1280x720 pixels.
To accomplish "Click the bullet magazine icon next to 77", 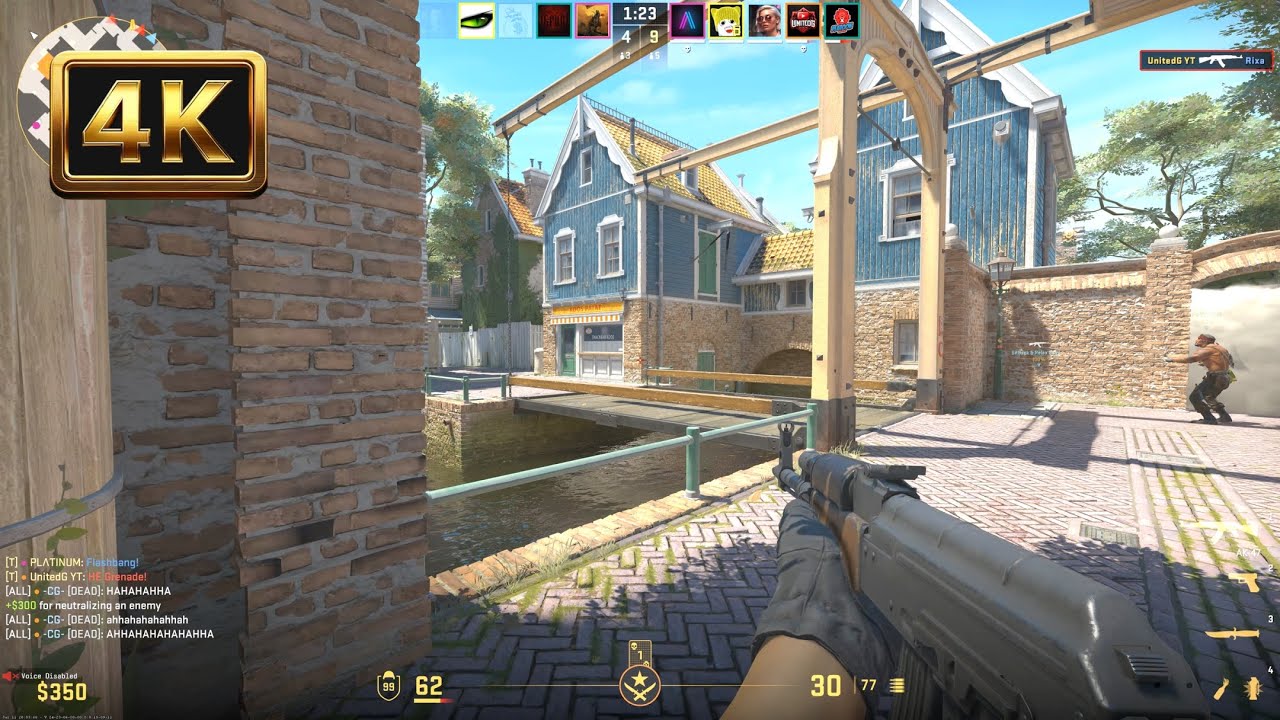I will click(897, 684).
